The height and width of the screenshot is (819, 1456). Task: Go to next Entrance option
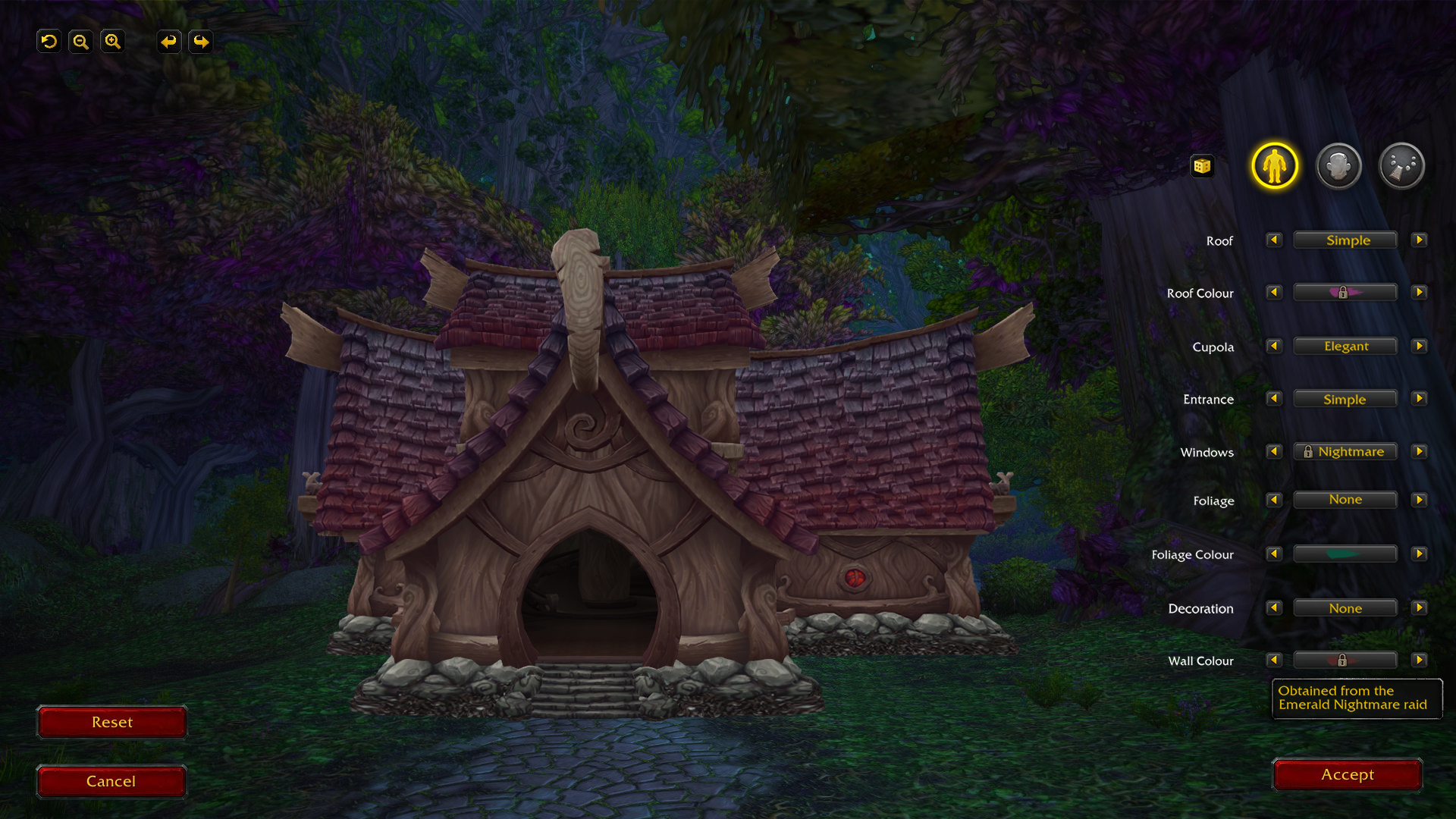[1419, 399]
